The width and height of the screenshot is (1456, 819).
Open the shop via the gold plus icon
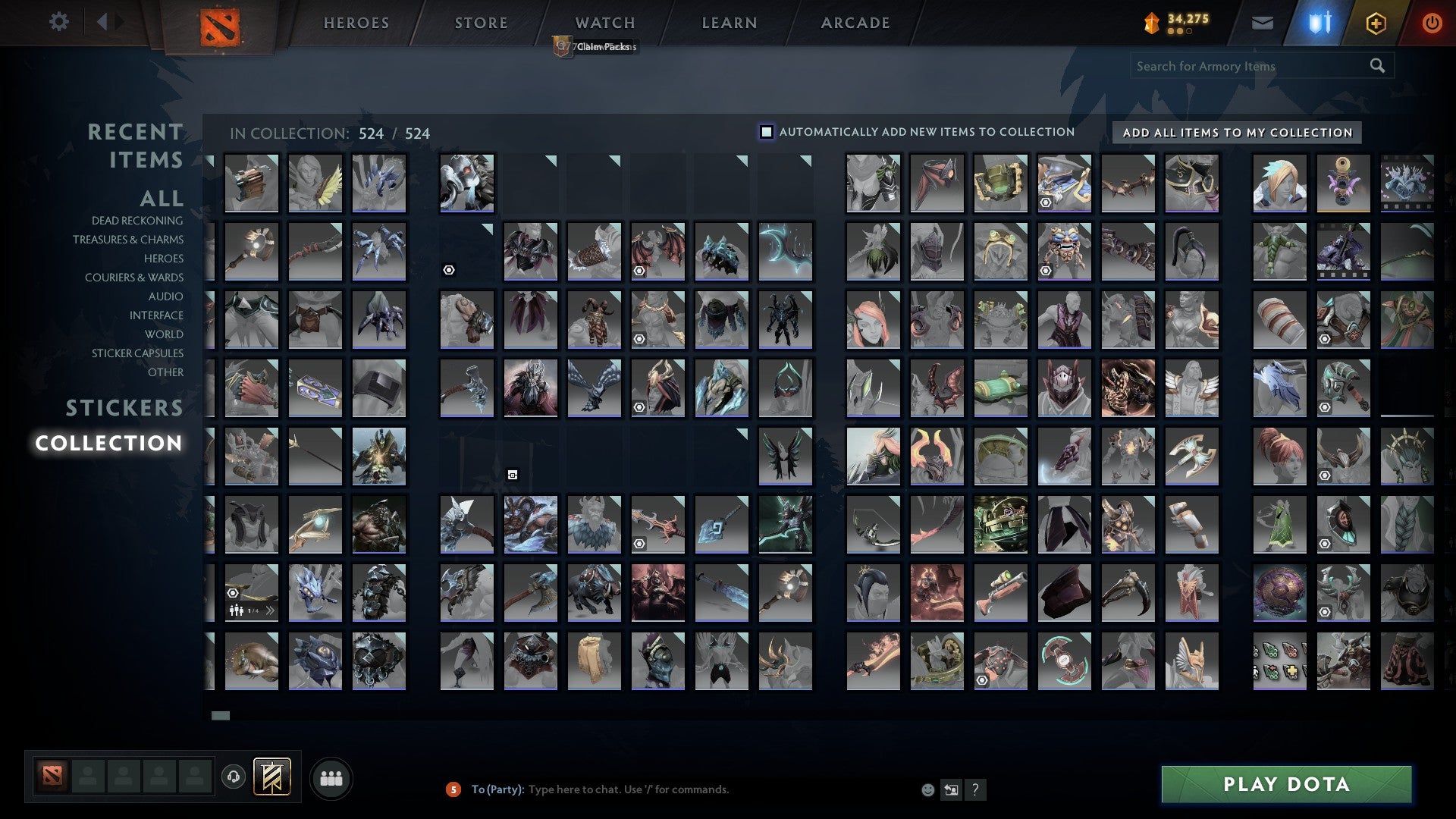[x=1378, y=22]
